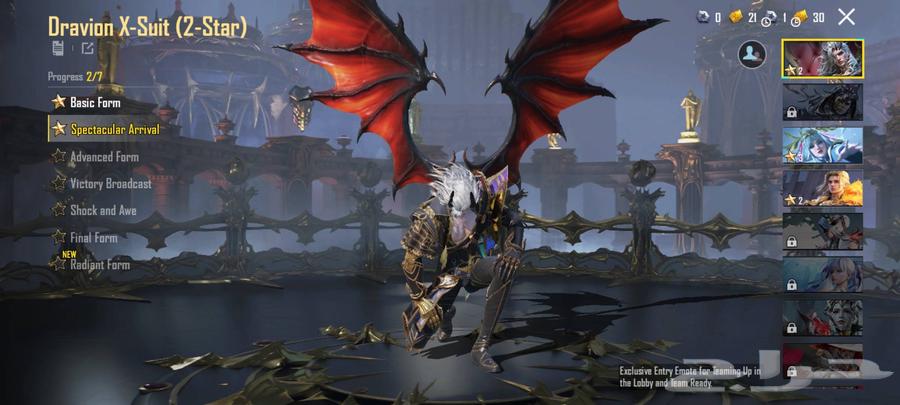Screen dimensions: 900x405
Task: Select the Basic Form entry
Action: coord(96,102)
